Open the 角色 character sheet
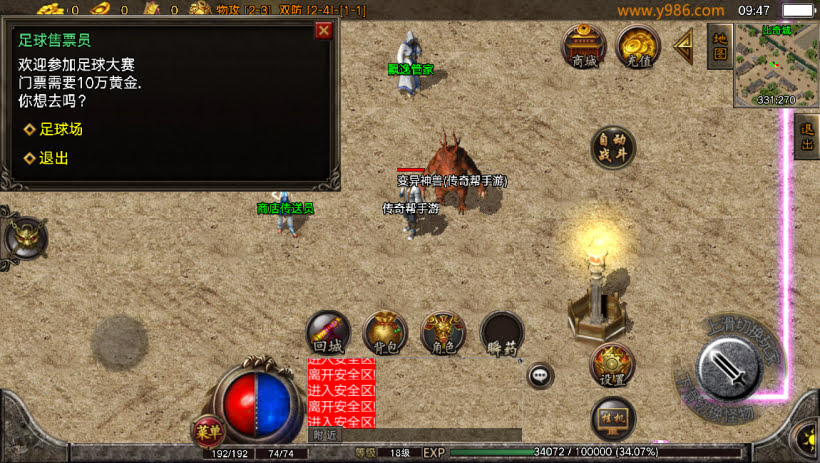This screenshot has width=820, height=463. 443,332
